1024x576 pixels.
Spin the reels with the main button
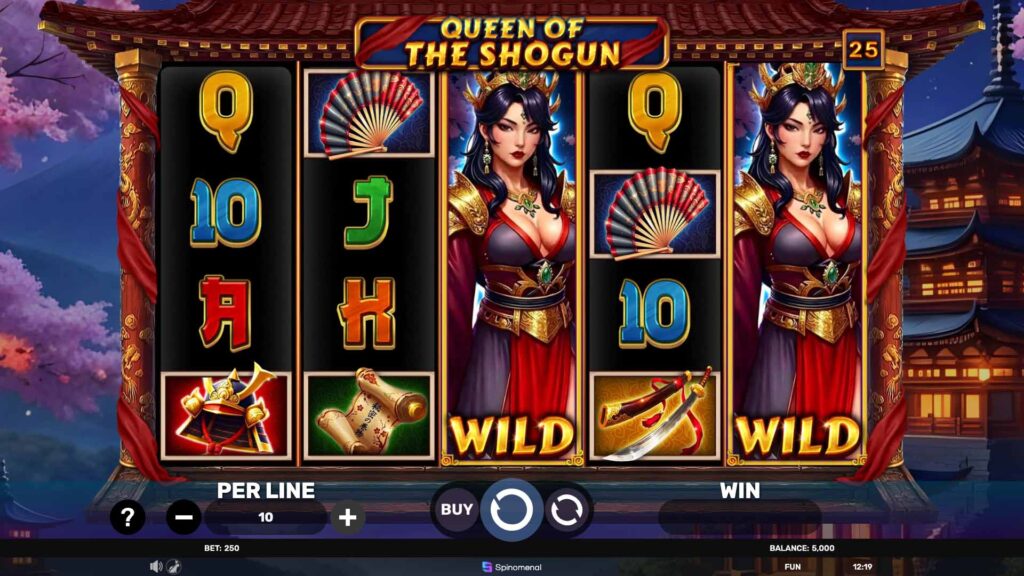coord(511,509)
